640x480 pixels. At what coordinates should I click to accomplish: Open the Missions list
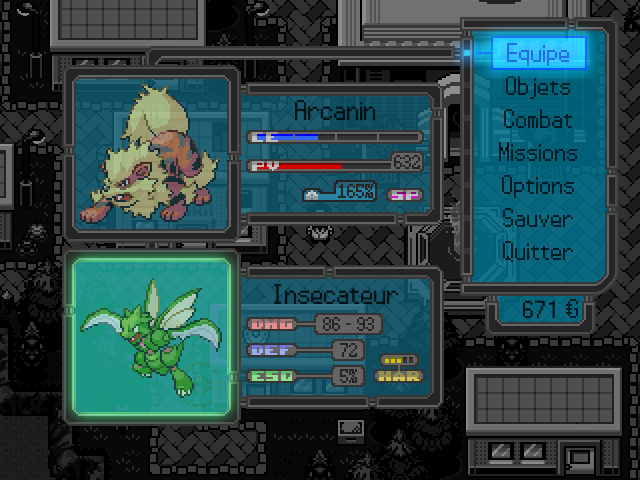[x=538, y=153]
